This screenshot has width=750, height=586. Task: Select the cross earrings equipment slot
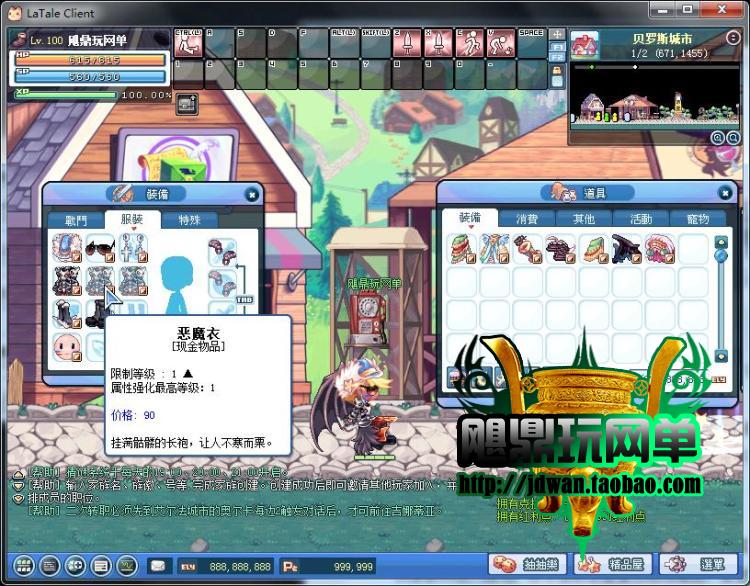click(132, 248)
